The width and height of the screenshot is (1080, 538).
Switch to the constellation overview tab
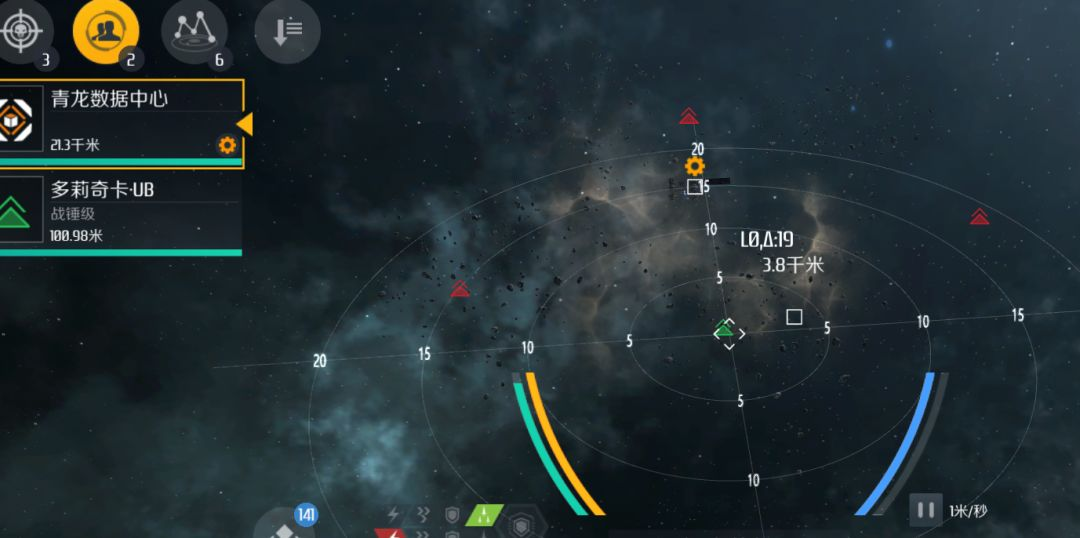193,31
